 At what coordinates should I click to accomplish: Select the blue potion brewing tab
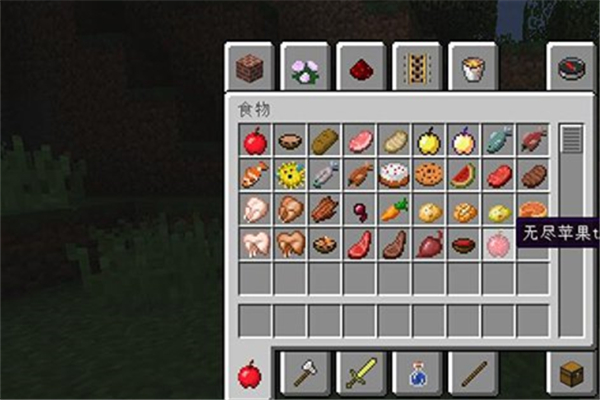(417, 373)
